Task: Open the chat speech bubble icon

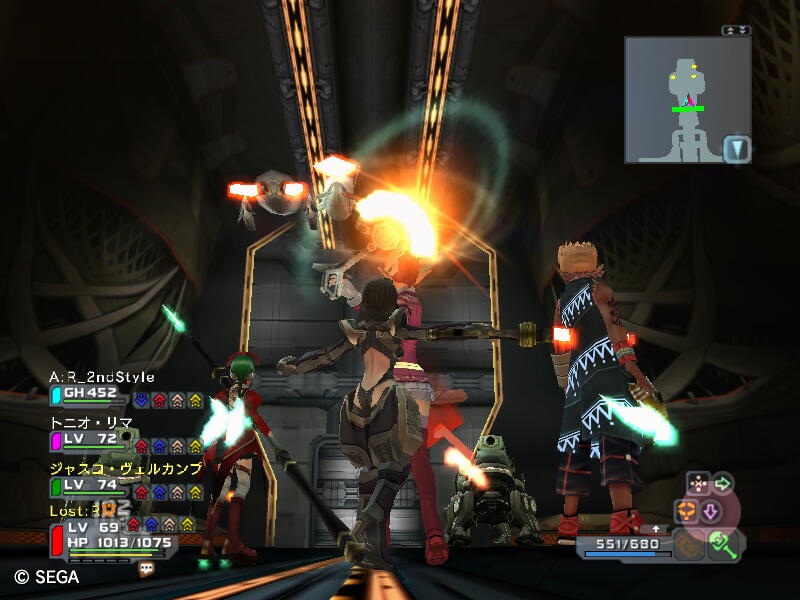Action: [147, 568]
